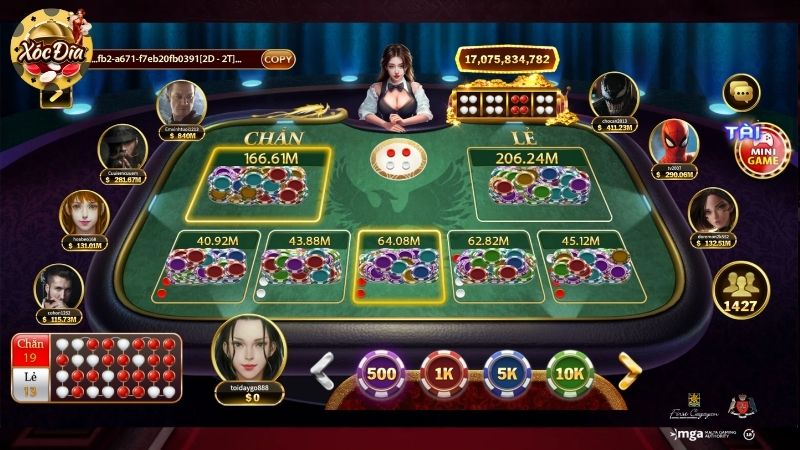View the 1427 players list
The image size is (800, 450).
[x=741, y=288]
